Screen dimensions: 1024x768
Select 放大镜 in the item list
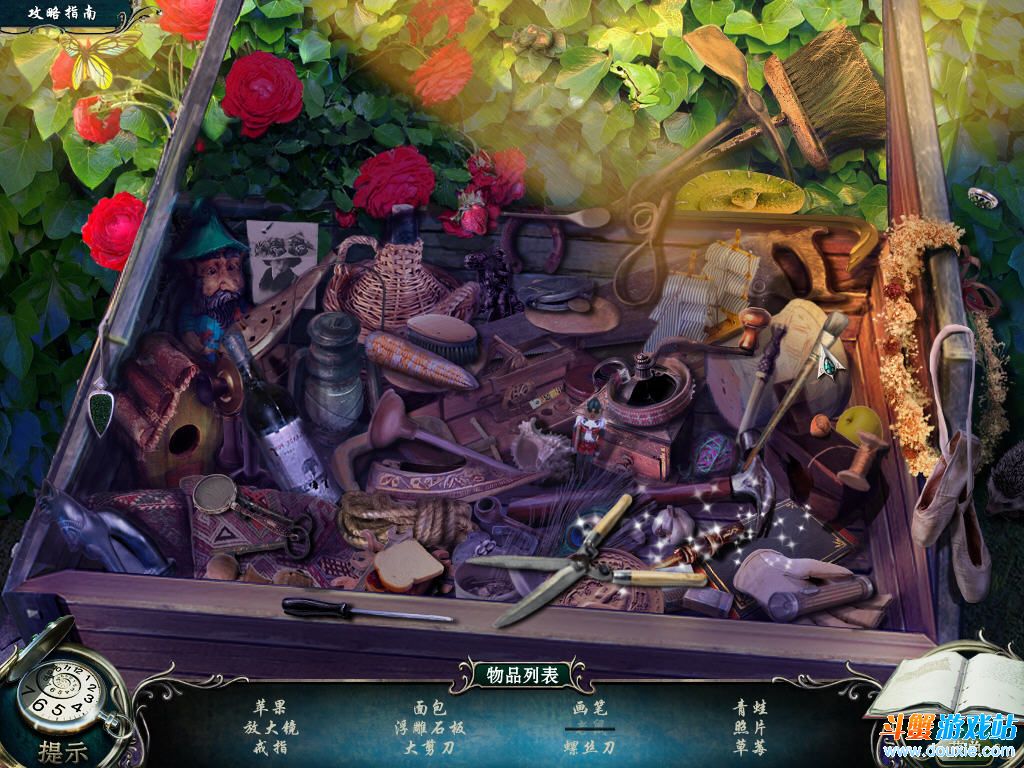270,727
